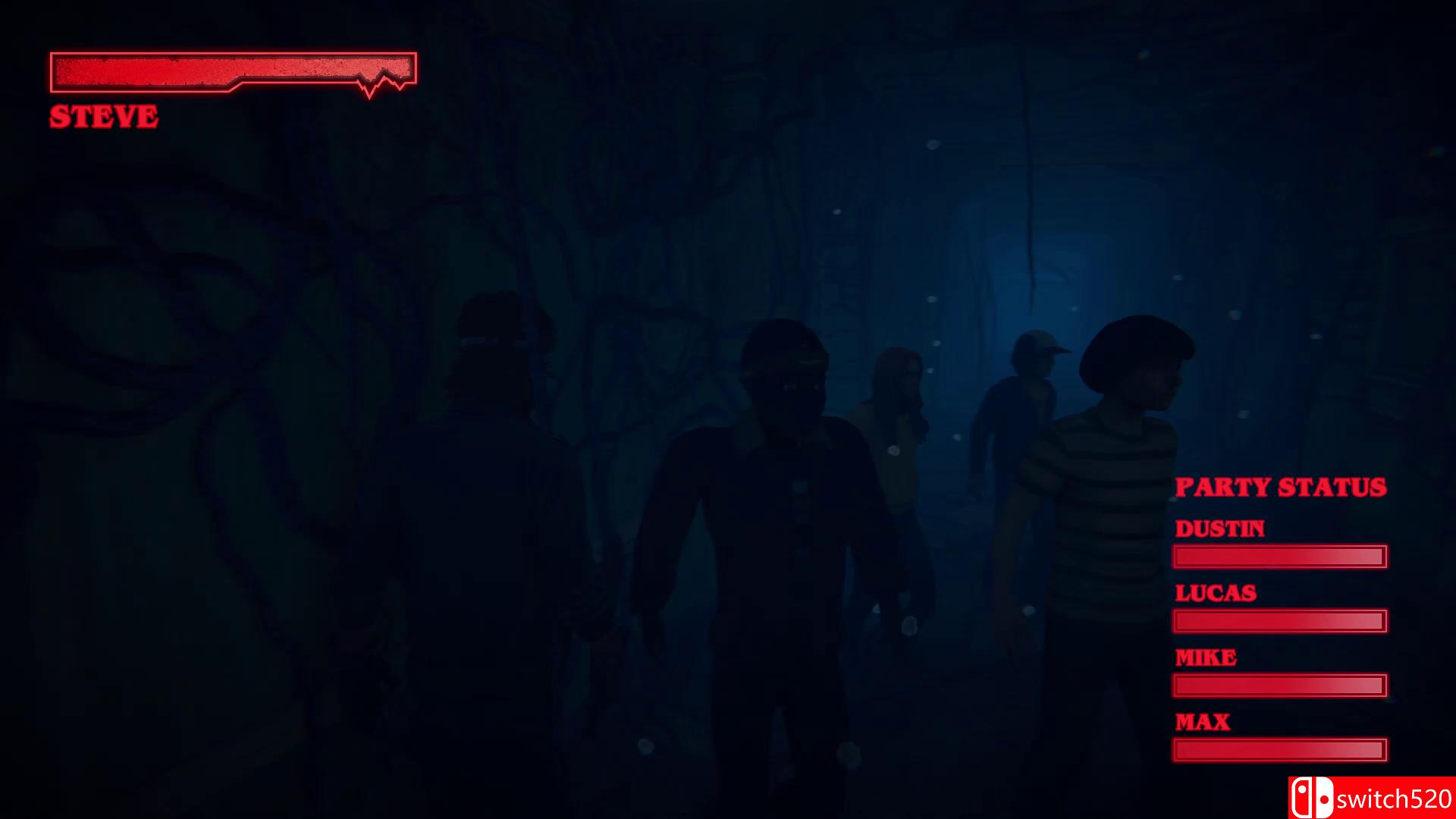The width and height of the screenshot is (1456, 819).
Task: Select the STEVE name label
Action: click(x=103, y=116)
